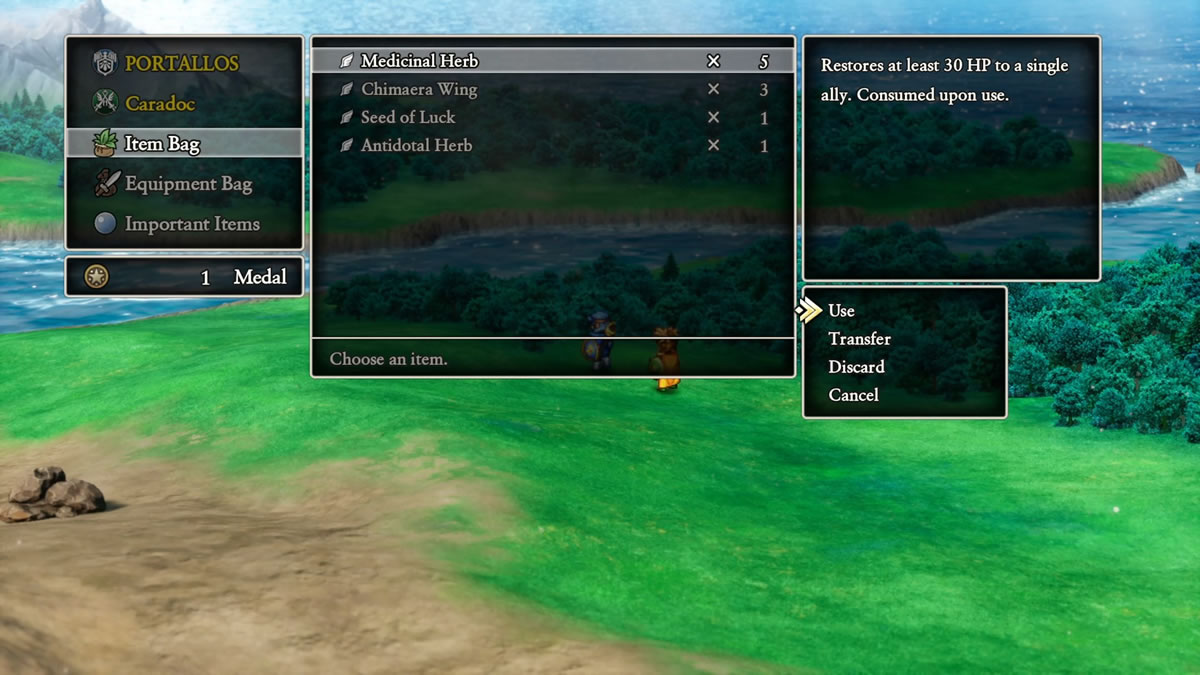The image size is (1200, 675).
Task: Select PORTALLOS in the character list
Action: tap(182, 64)
